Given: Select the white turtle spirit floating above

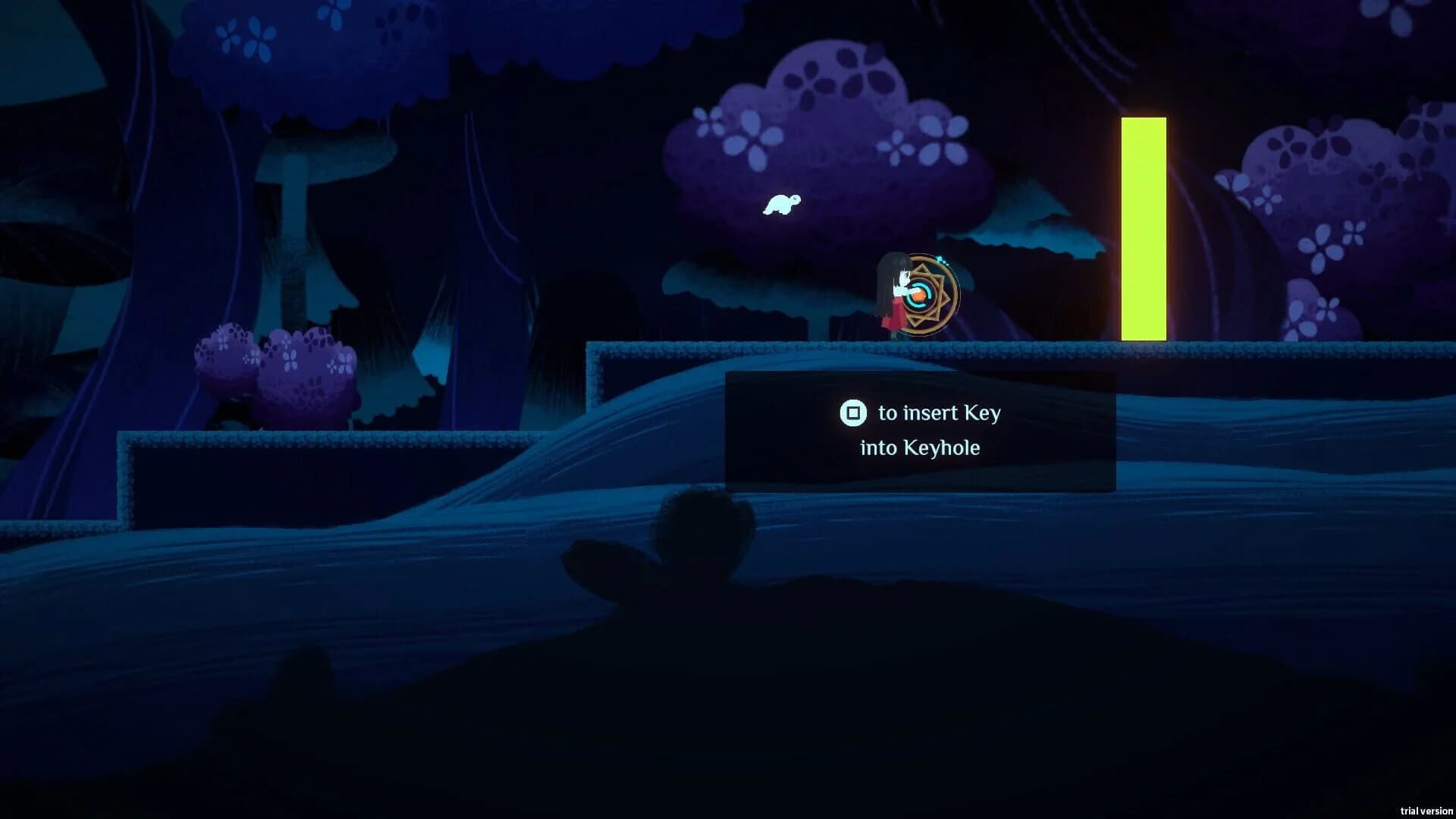Looking at the screenshot, I should click(781, 205).
